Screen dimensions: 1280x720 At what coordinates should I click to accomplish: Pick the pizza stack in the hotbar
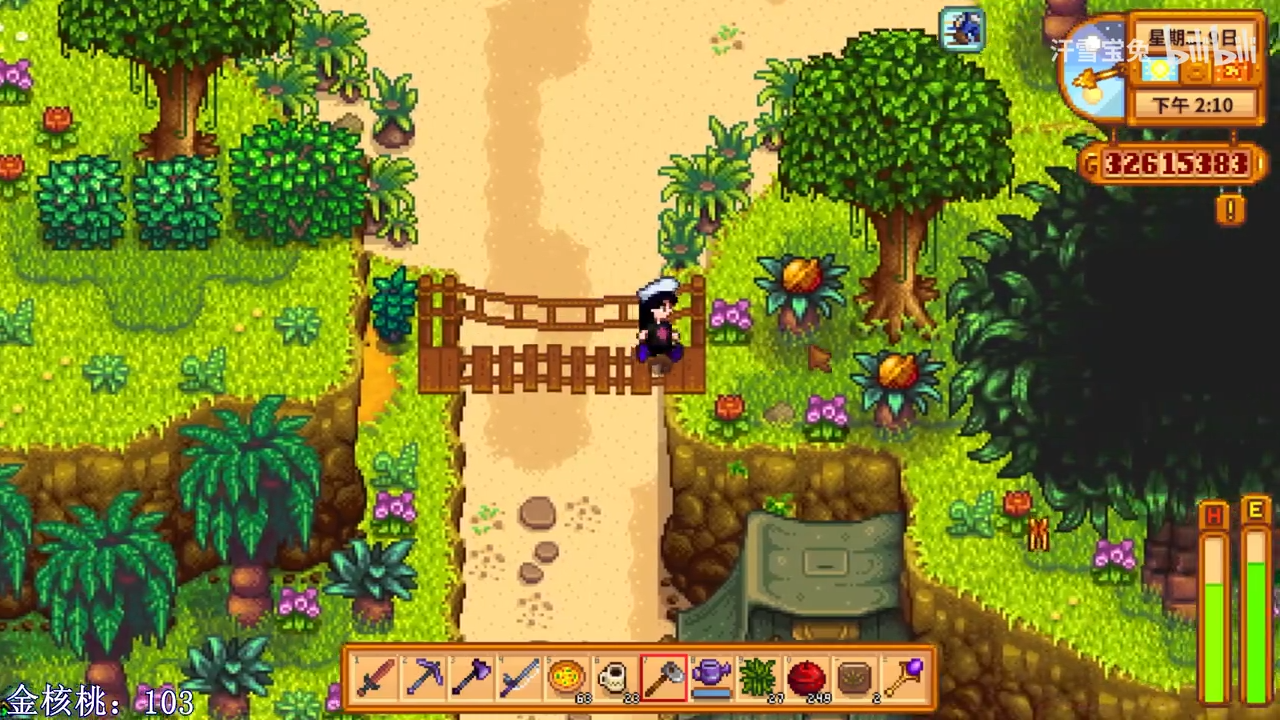[x=566, y=678]
